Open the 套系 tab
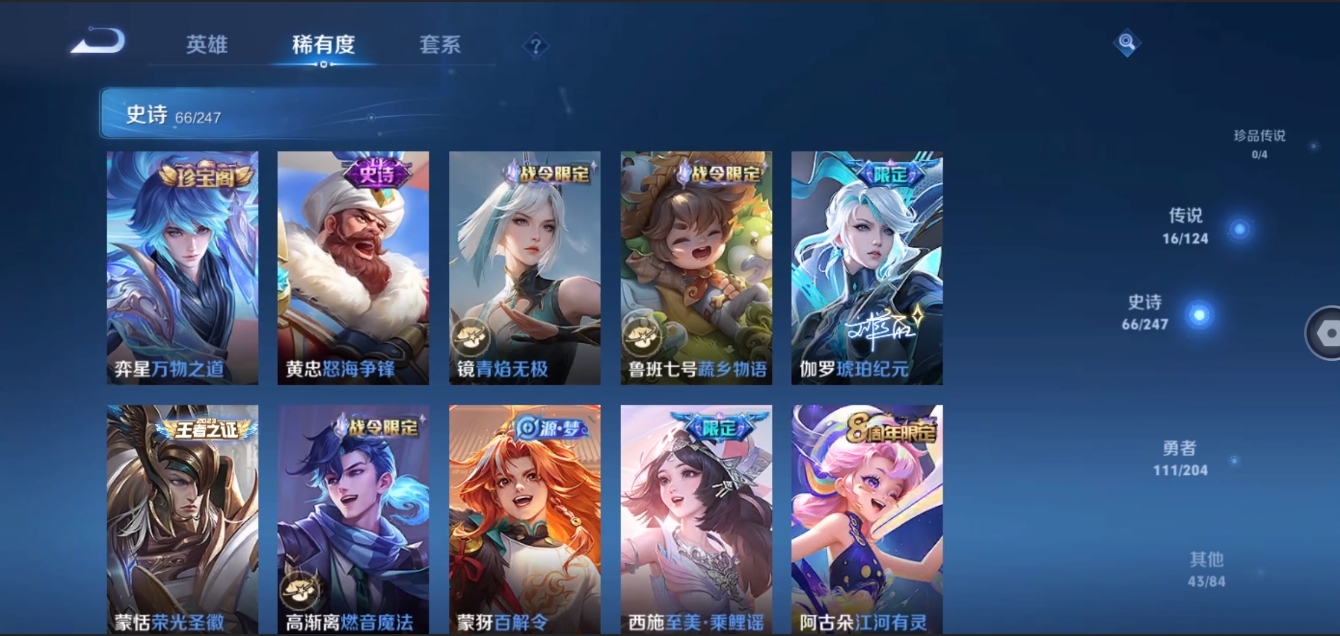 click(440, 45)
